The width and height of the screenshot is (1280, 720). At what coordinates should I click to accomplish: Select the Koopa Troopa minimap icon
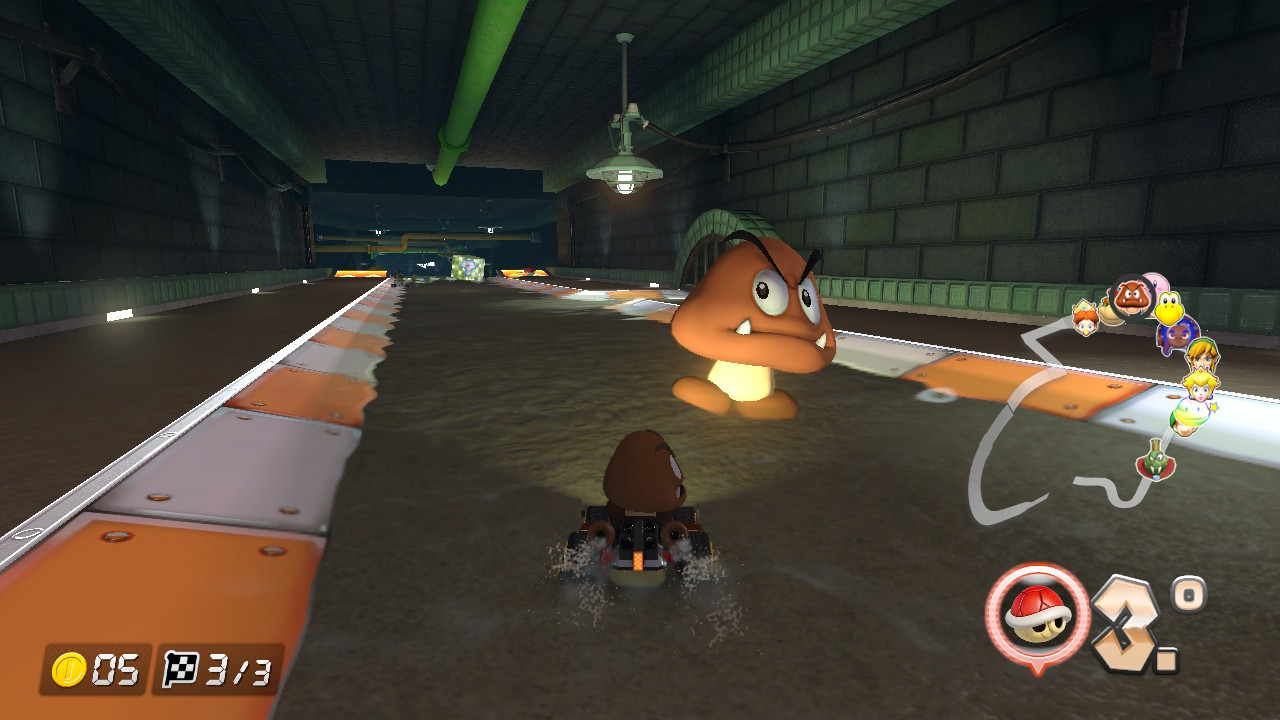(1170, 309)
